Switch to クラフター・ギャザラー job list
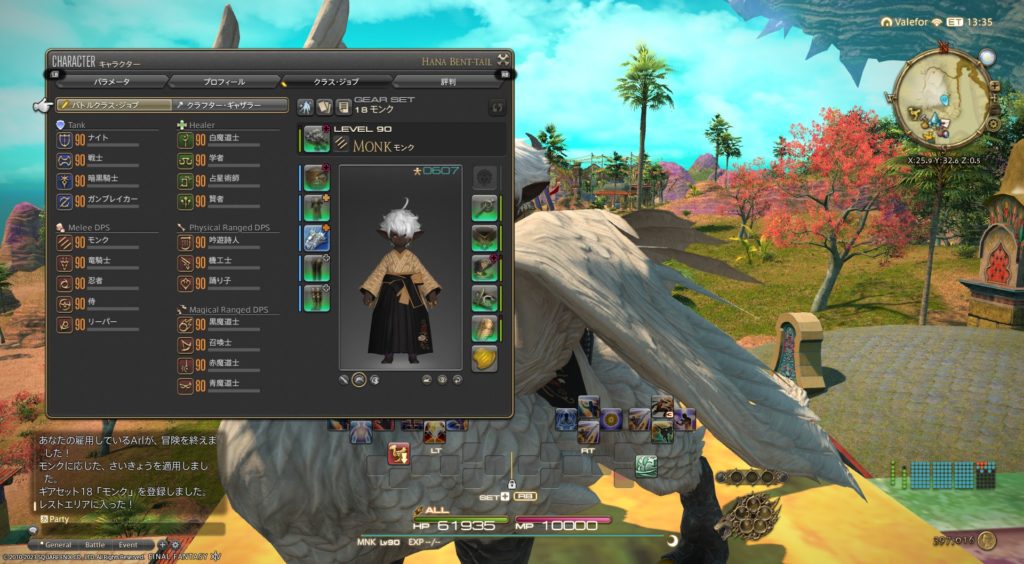Viewport: 1024px width, 564px height. point(231,104)
